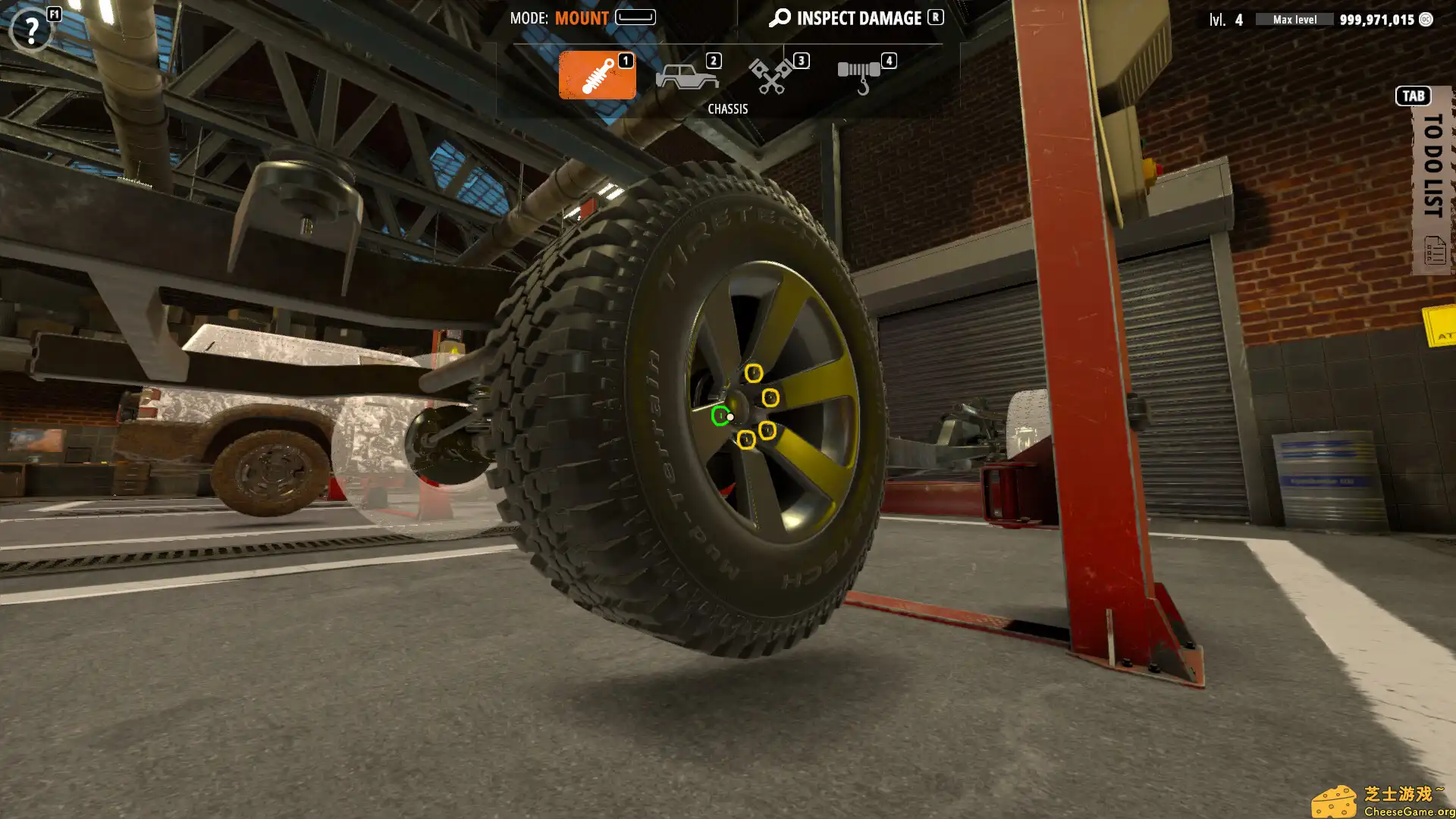Click the Inspect Damage magnifier icon

779,17
